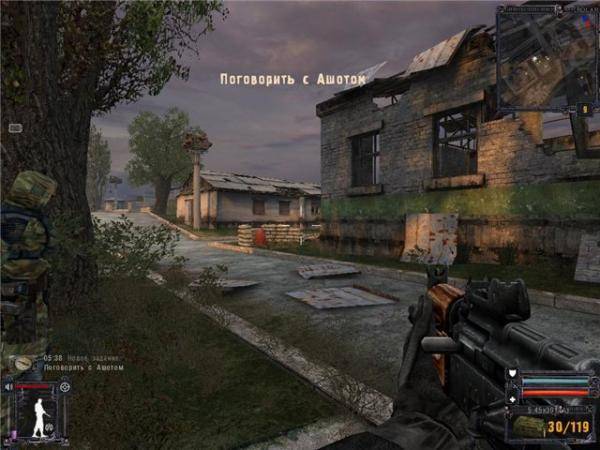Select the ammo type box icon
Viewport: 600px width, 450px height.
[x=531, y=427]
